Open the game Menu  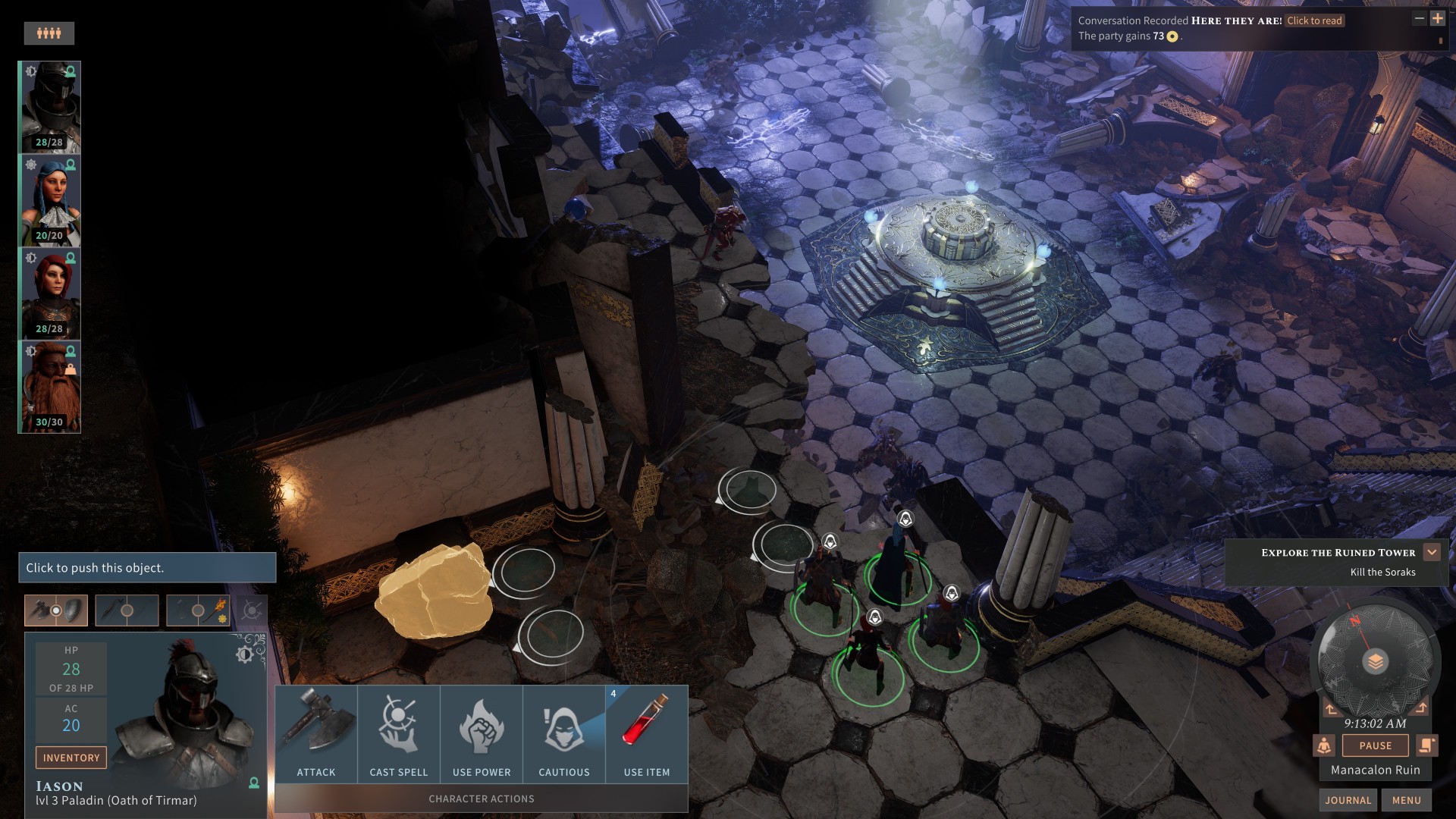(x=1406, y=800)
